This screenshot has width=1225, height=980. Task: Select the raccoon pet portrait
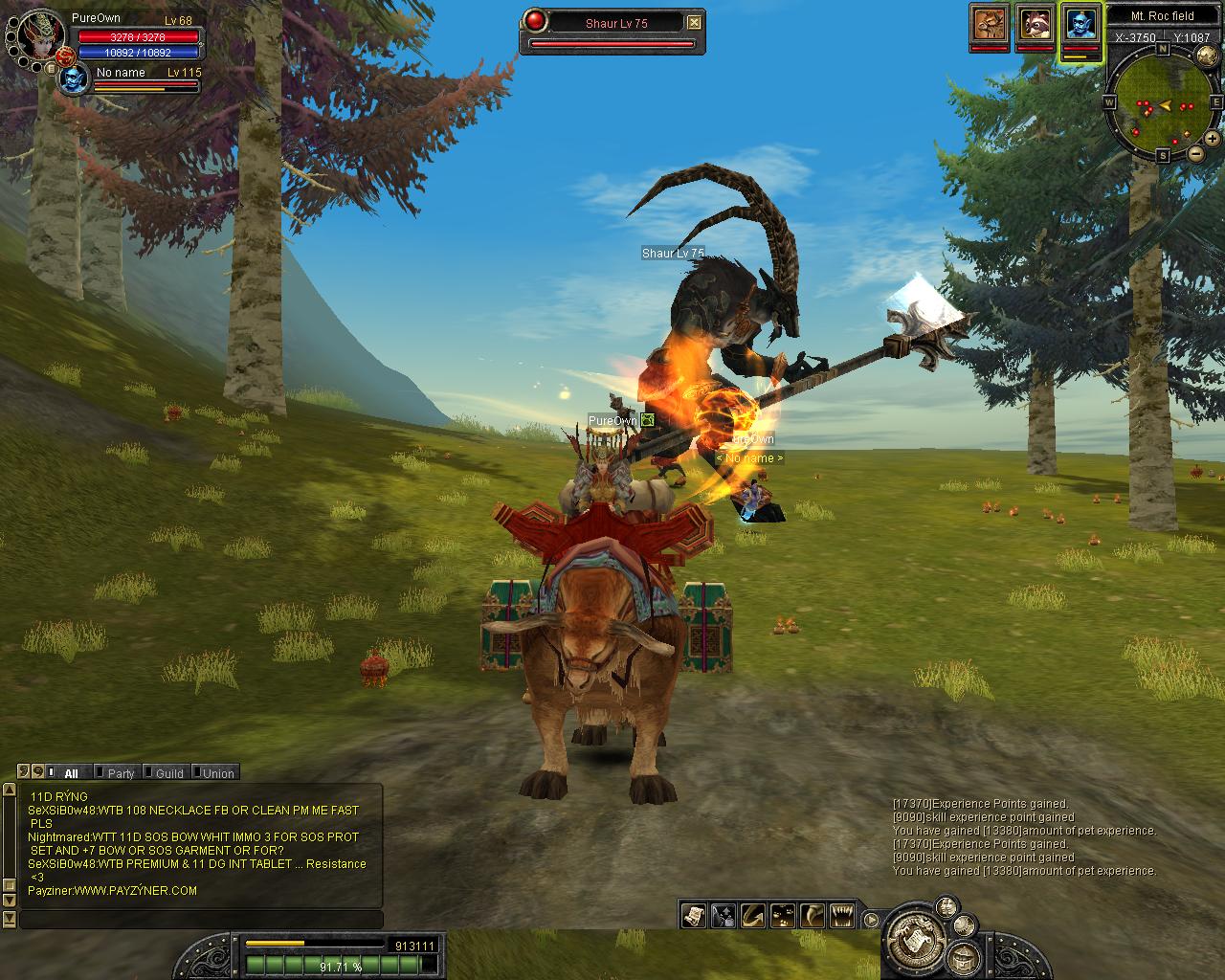(1035, 23)
